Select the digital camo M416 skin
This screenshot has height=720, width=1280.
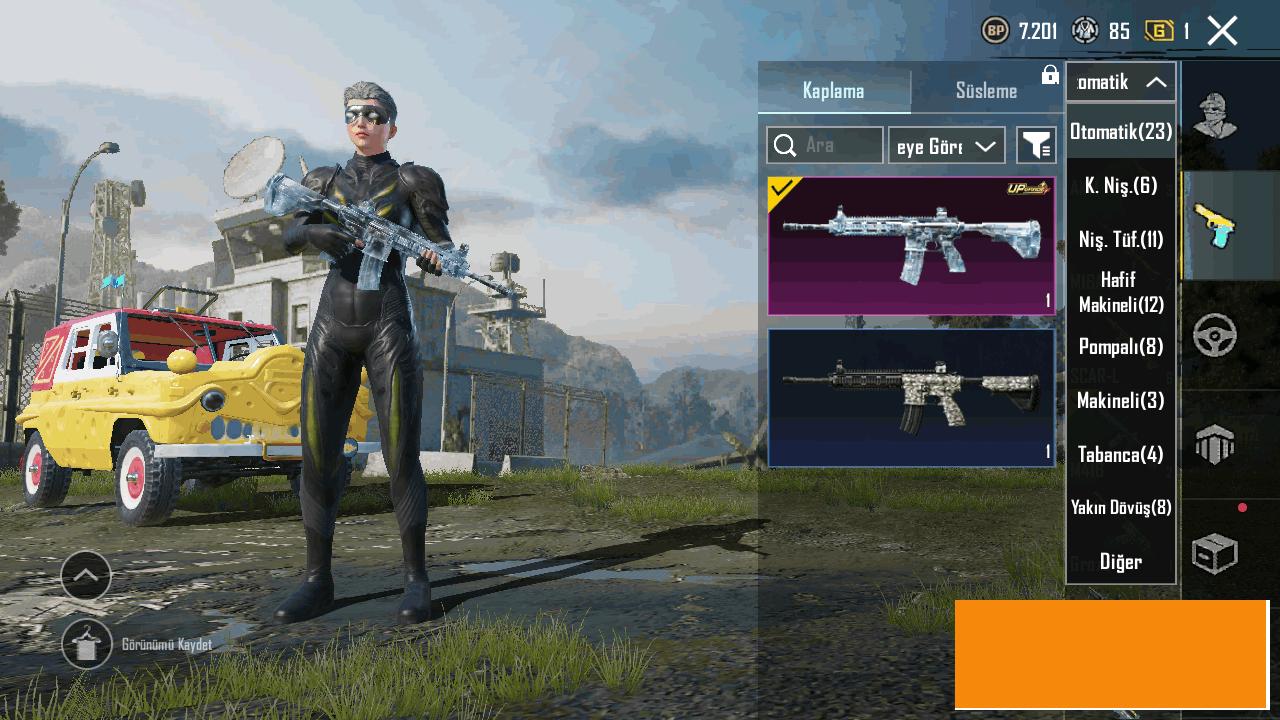911,398
